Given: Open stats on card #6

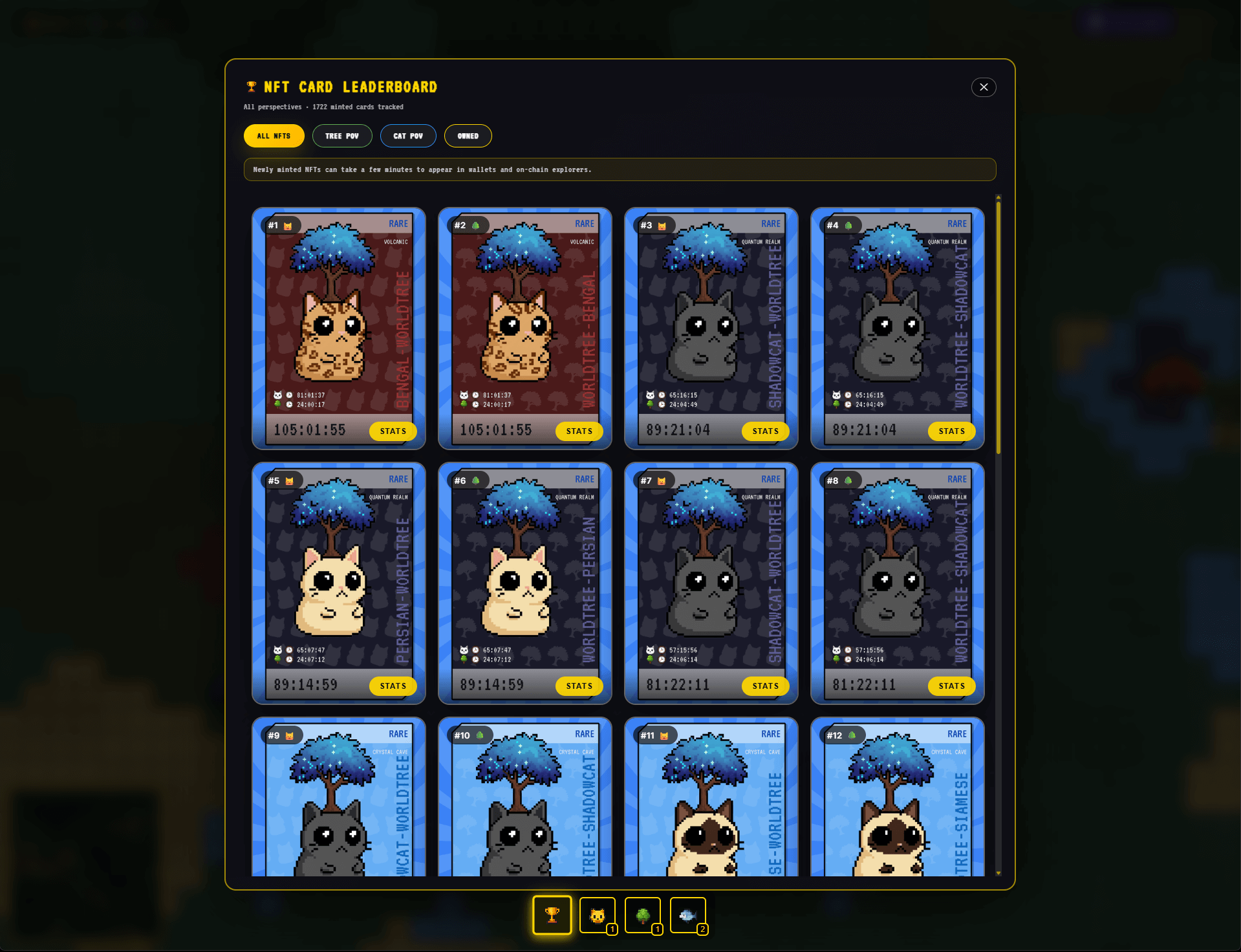Looking at the screenshot, I should [579, 686].
